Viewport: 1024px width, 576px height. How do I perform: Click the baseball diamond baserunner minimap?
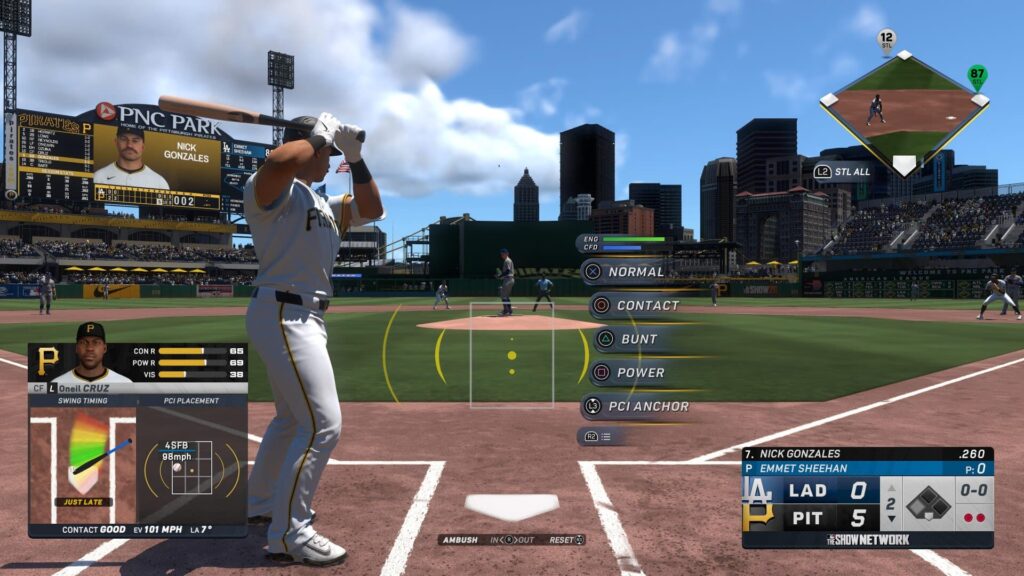coord(903,109)
